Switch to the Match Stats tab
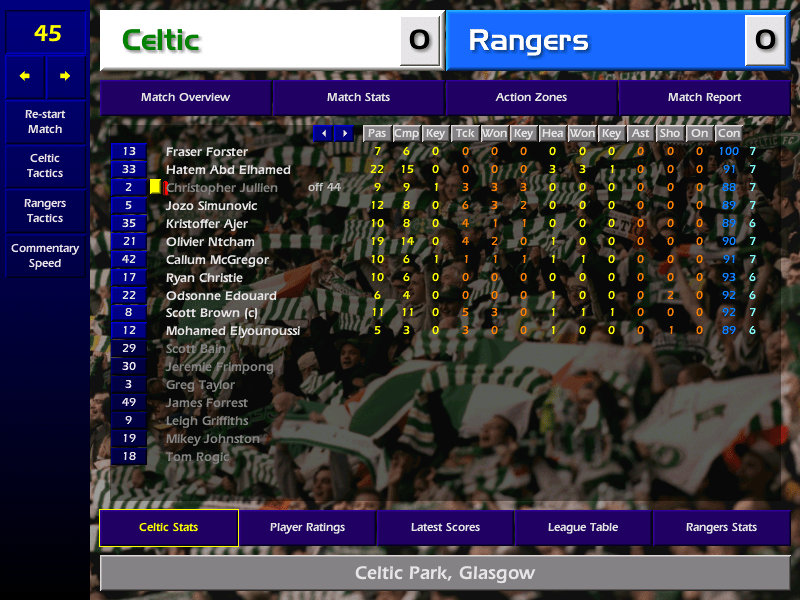 pyautogui.click(x=358, y=97)
